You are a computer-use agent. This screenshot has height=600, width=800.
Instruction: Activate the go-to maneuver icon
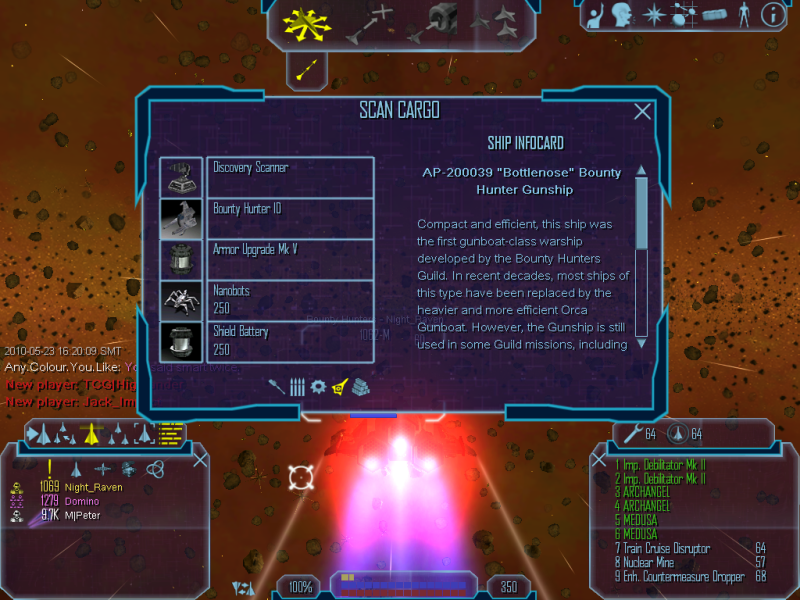pos(368,22)
